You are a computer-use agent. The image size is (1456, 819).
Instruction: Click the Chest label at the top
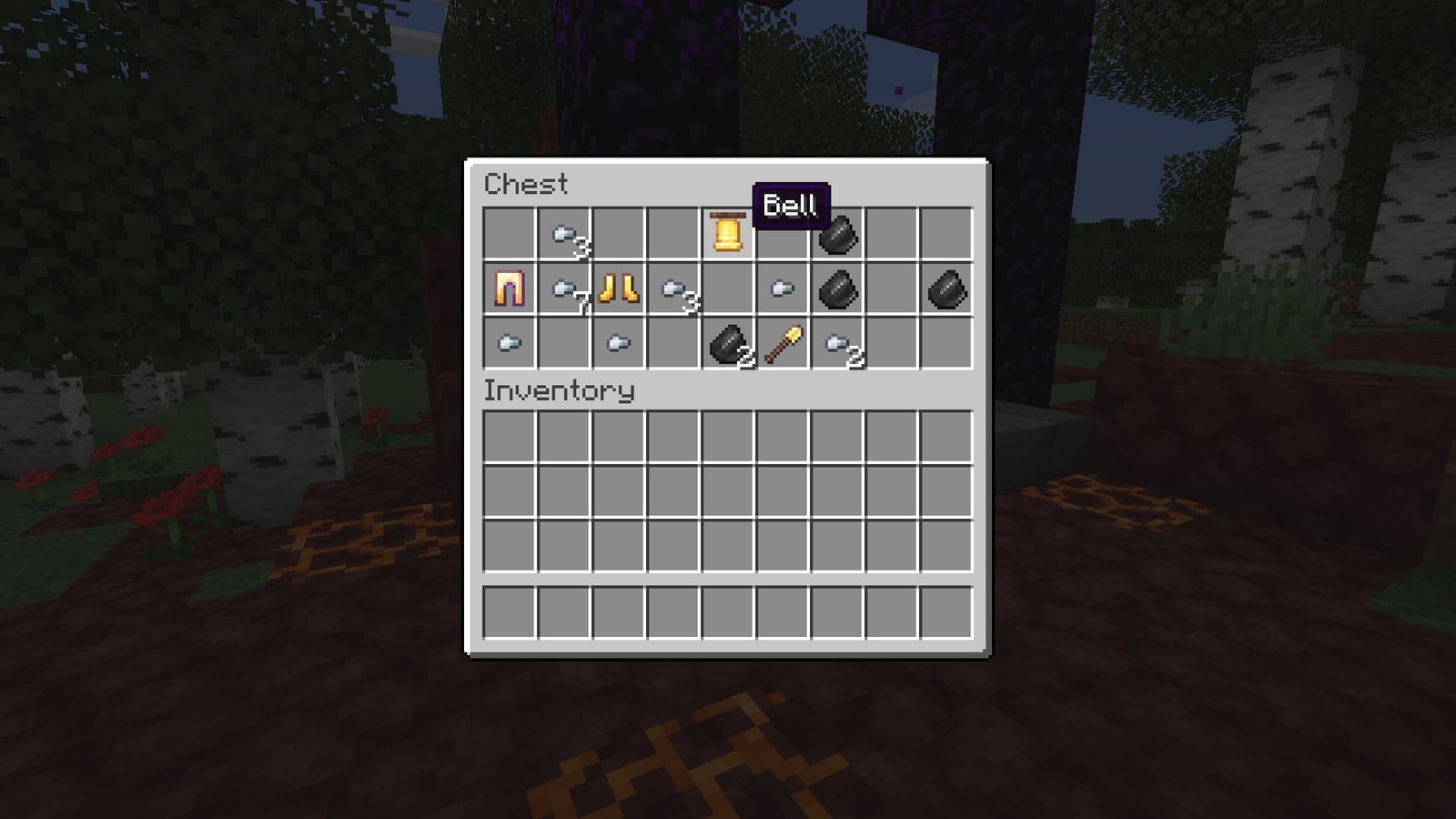(x=526, y=185)
